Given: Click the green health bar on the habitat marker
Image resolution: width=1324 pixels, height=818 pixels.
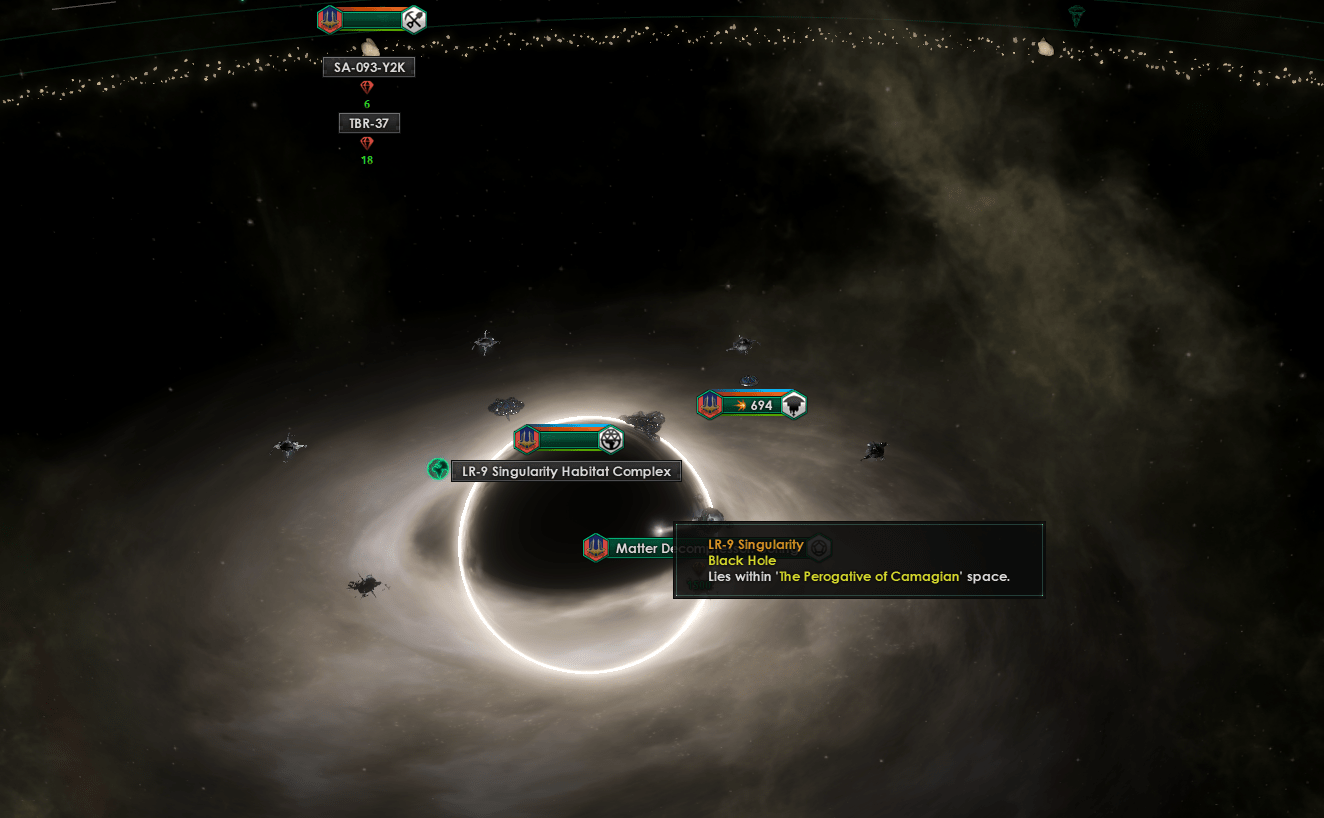Looking at the screenshot, I should [565, 438].
